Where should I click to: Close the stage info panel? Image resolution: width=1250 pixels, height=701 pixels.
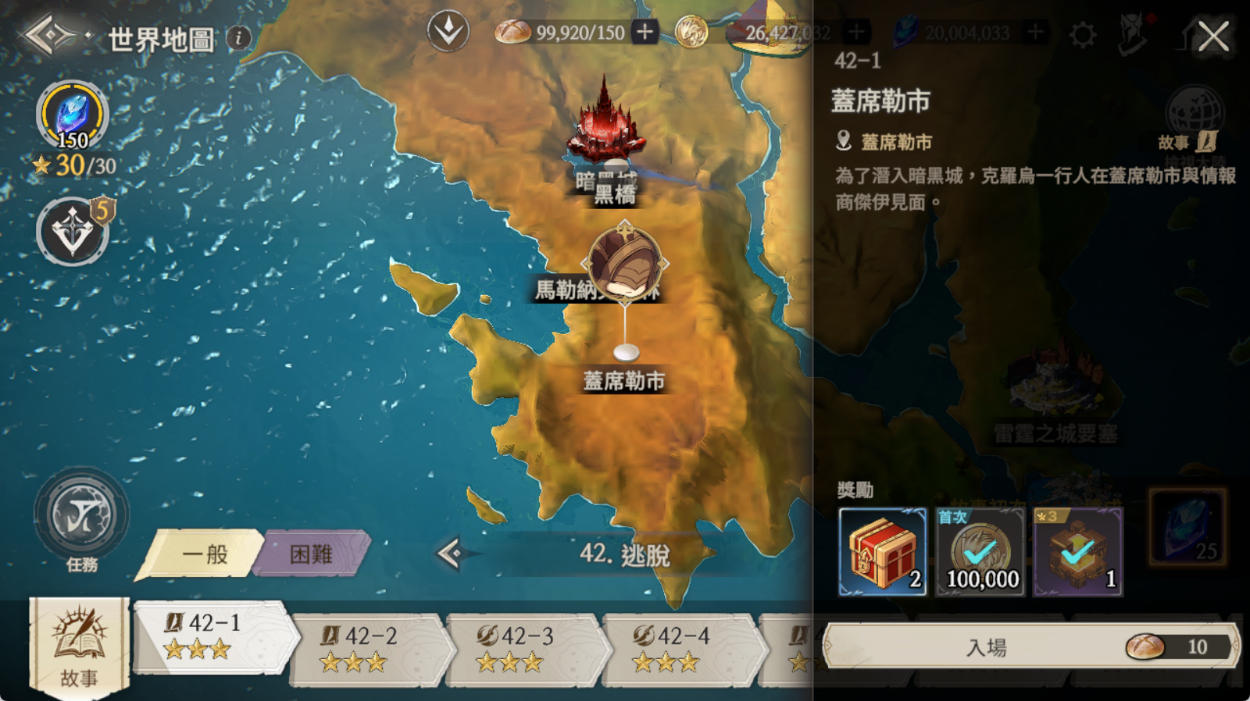(1213, 38)
